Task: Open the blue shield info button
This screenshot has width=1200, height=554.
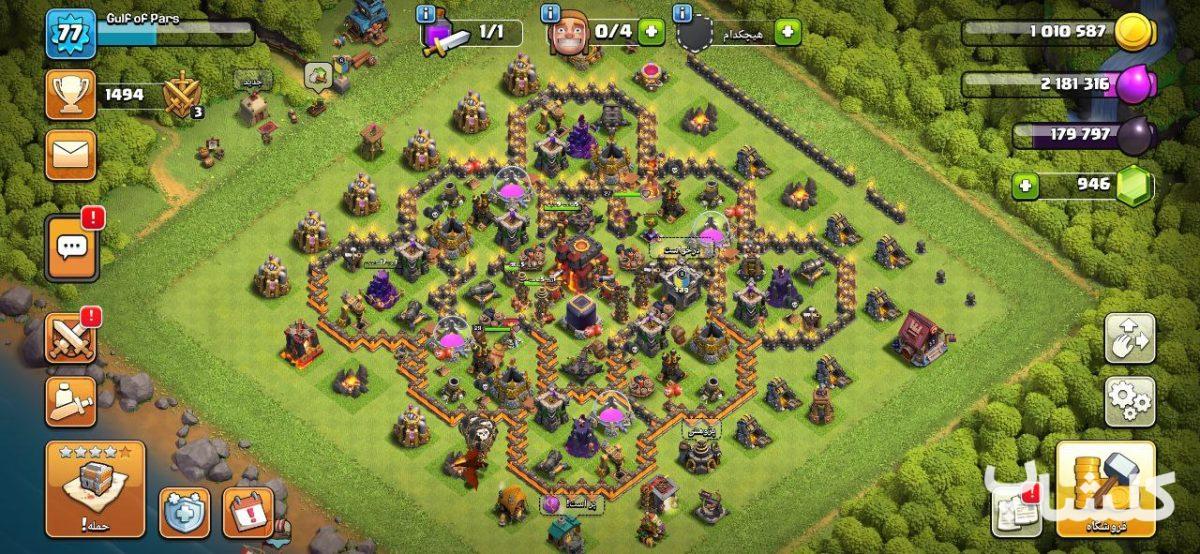Action: pos(185,511)
